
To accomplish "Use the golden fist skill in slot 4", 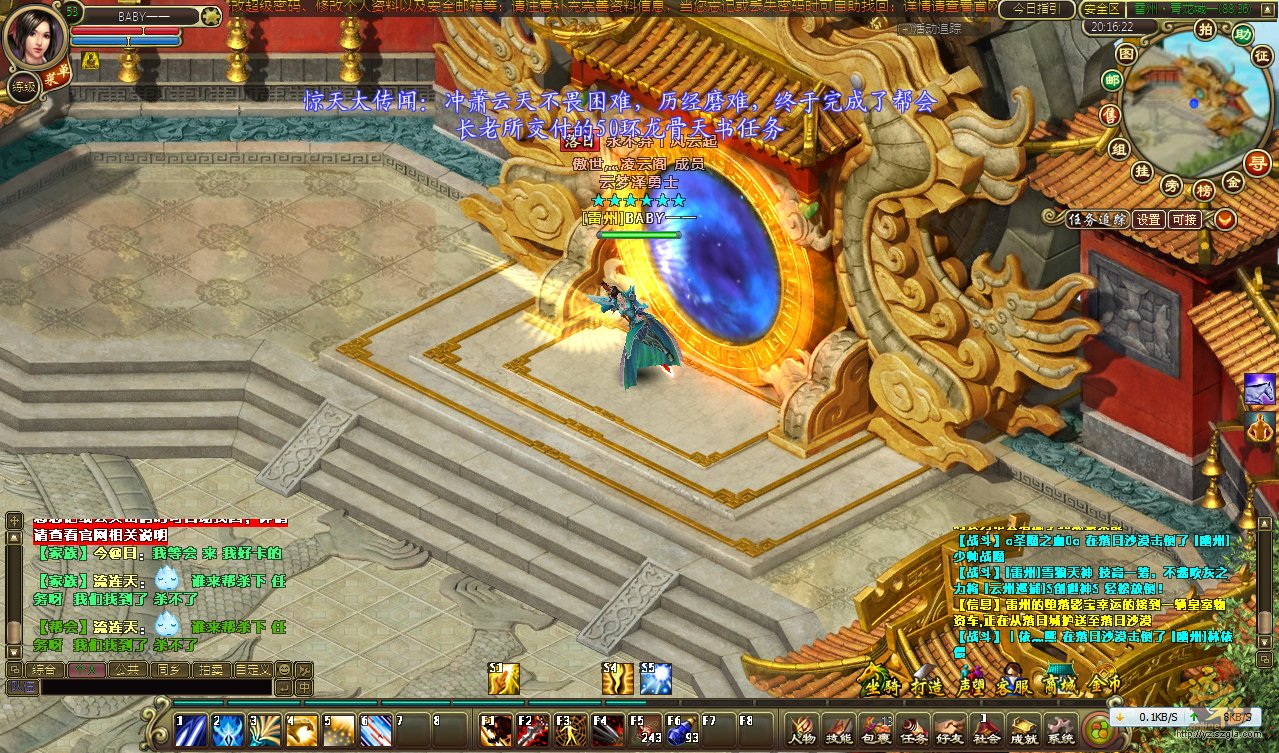I will 302,731.
